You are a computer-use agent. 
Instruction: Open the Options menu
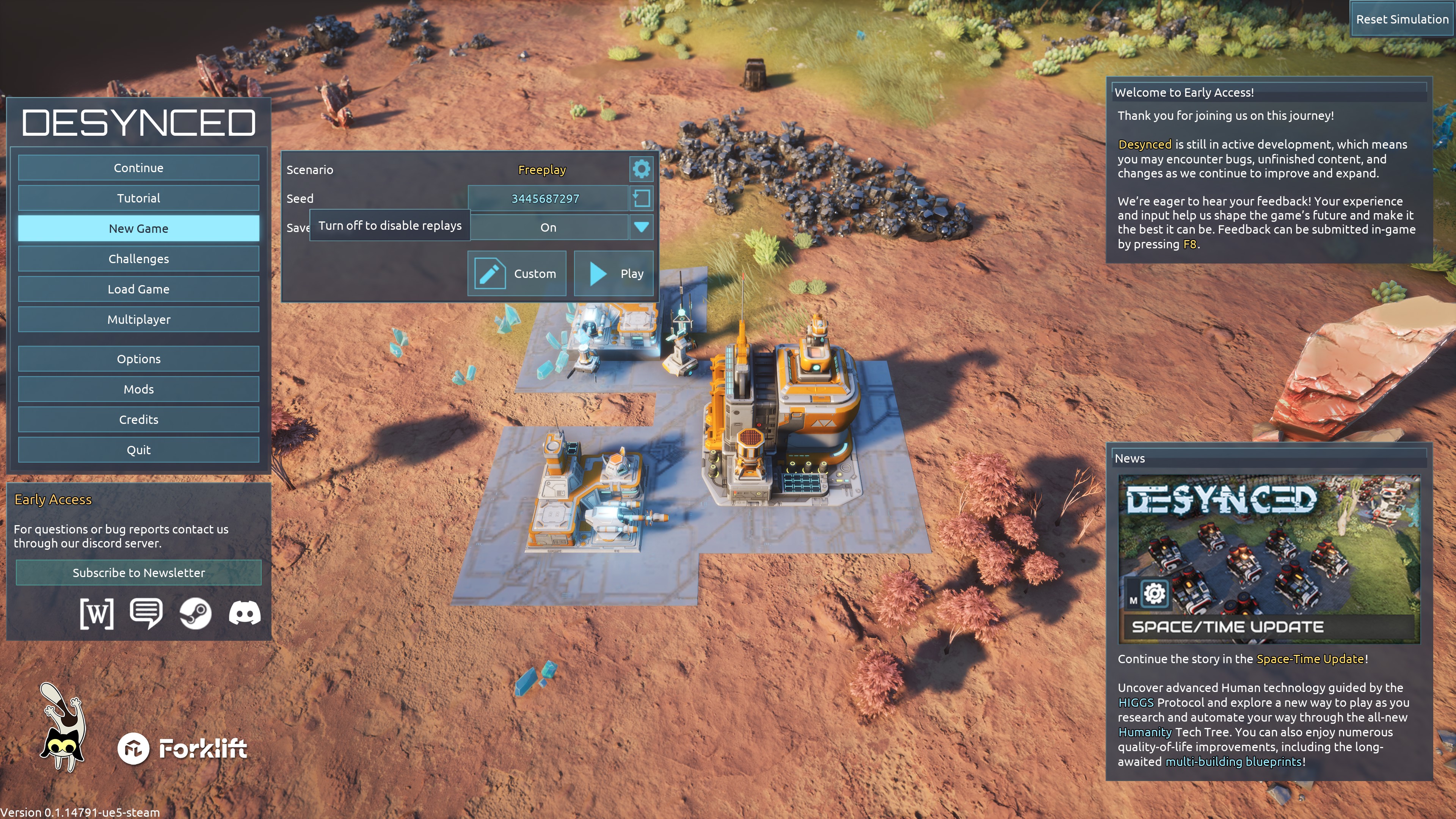138,359
